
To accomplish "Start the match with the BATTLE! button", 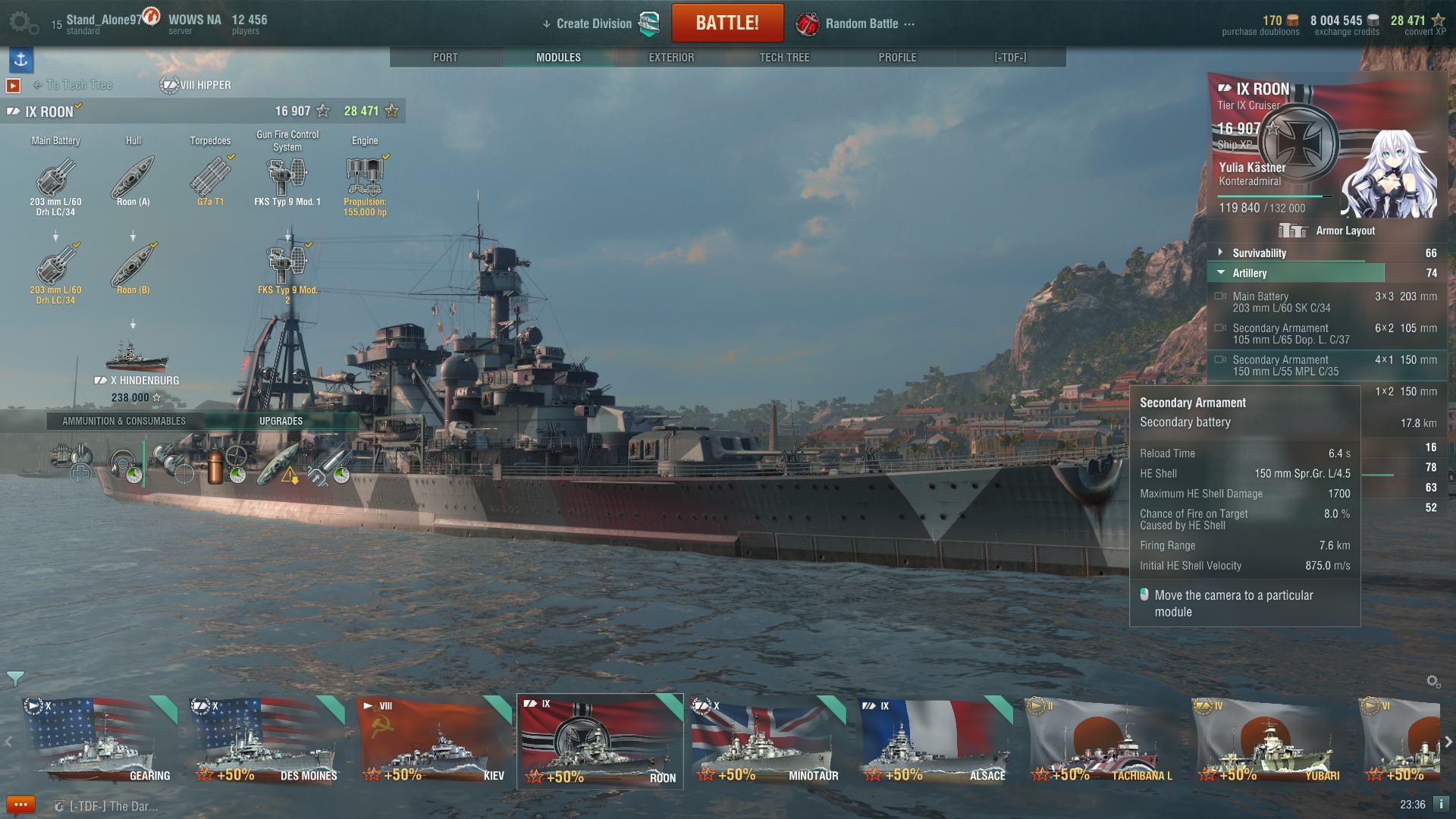I will 726,23.
